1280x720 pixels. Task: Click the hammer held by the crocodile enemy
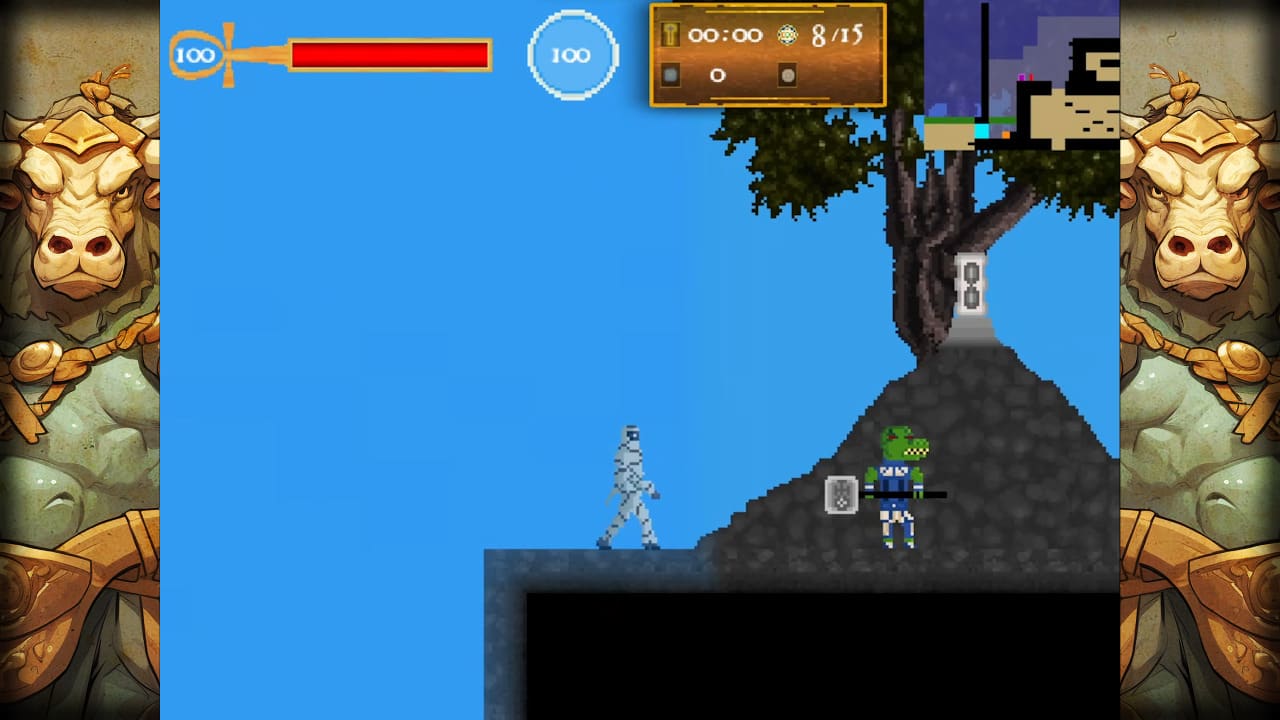tap(840, 497)
